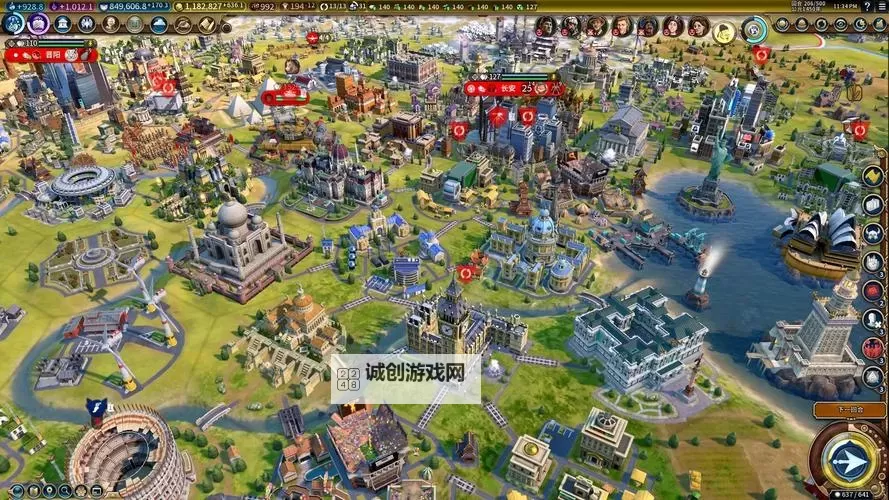Open the blue cloud climate panel icon
This screenshot has height=500, width=889.
[x=159, y=24]
